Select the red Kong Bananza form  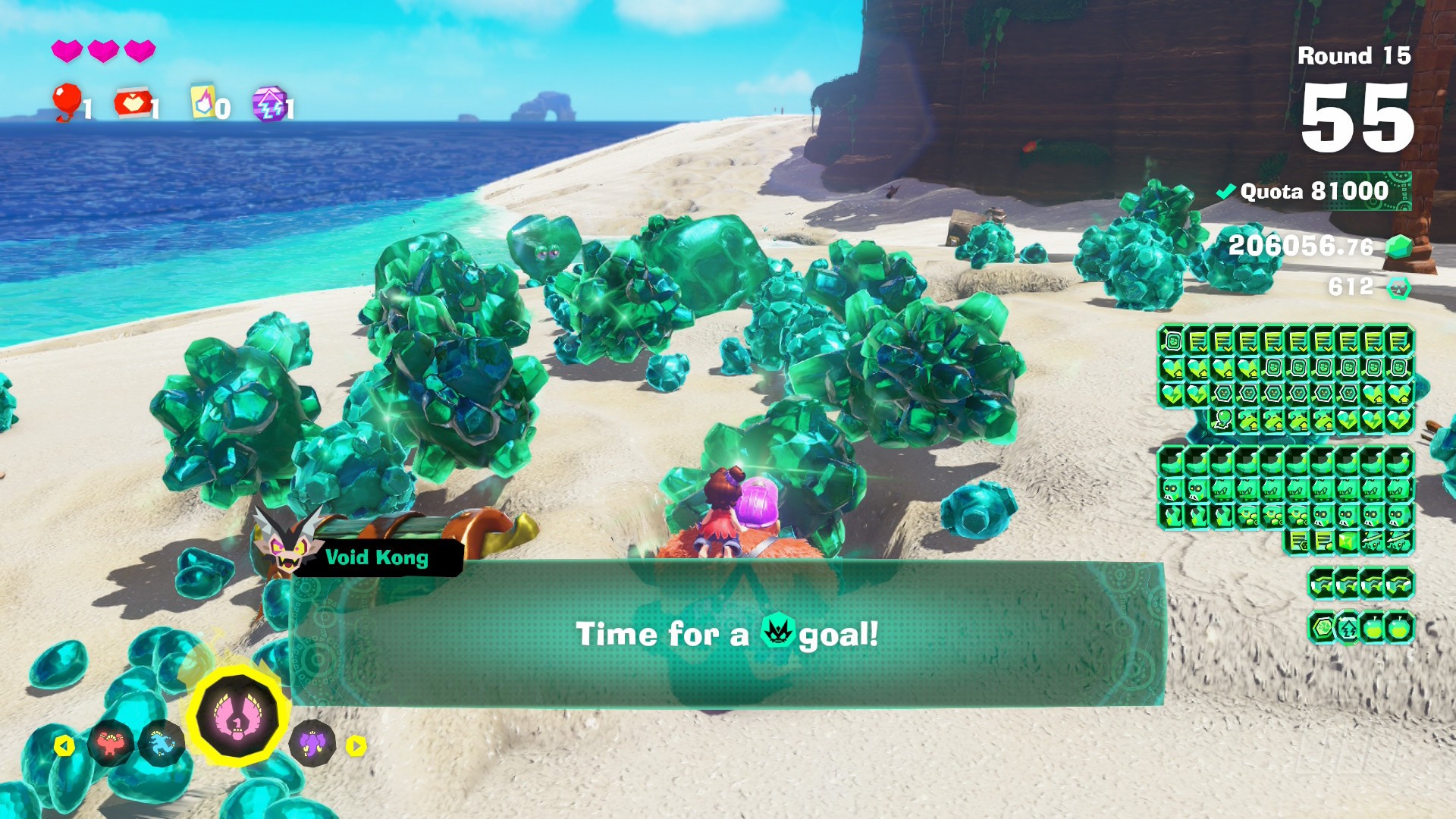pyautogui.click(x=111, y=744)
